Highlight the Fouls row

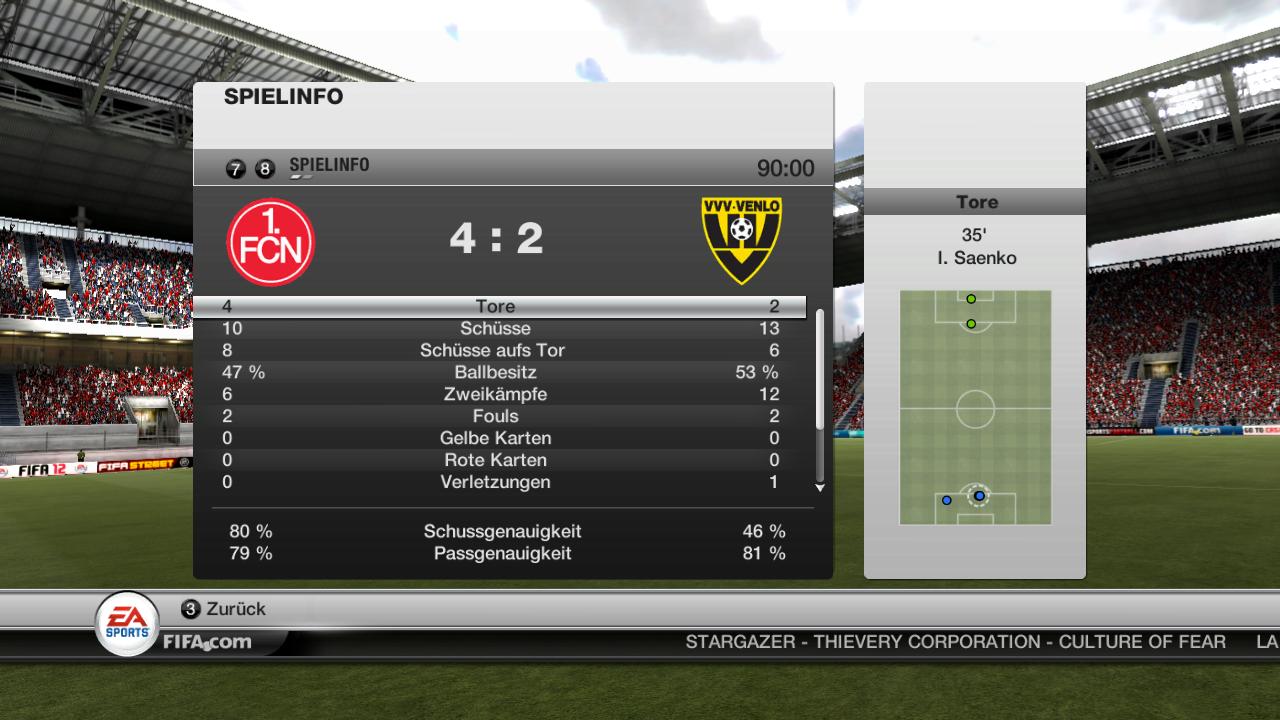tap(497, 417)
